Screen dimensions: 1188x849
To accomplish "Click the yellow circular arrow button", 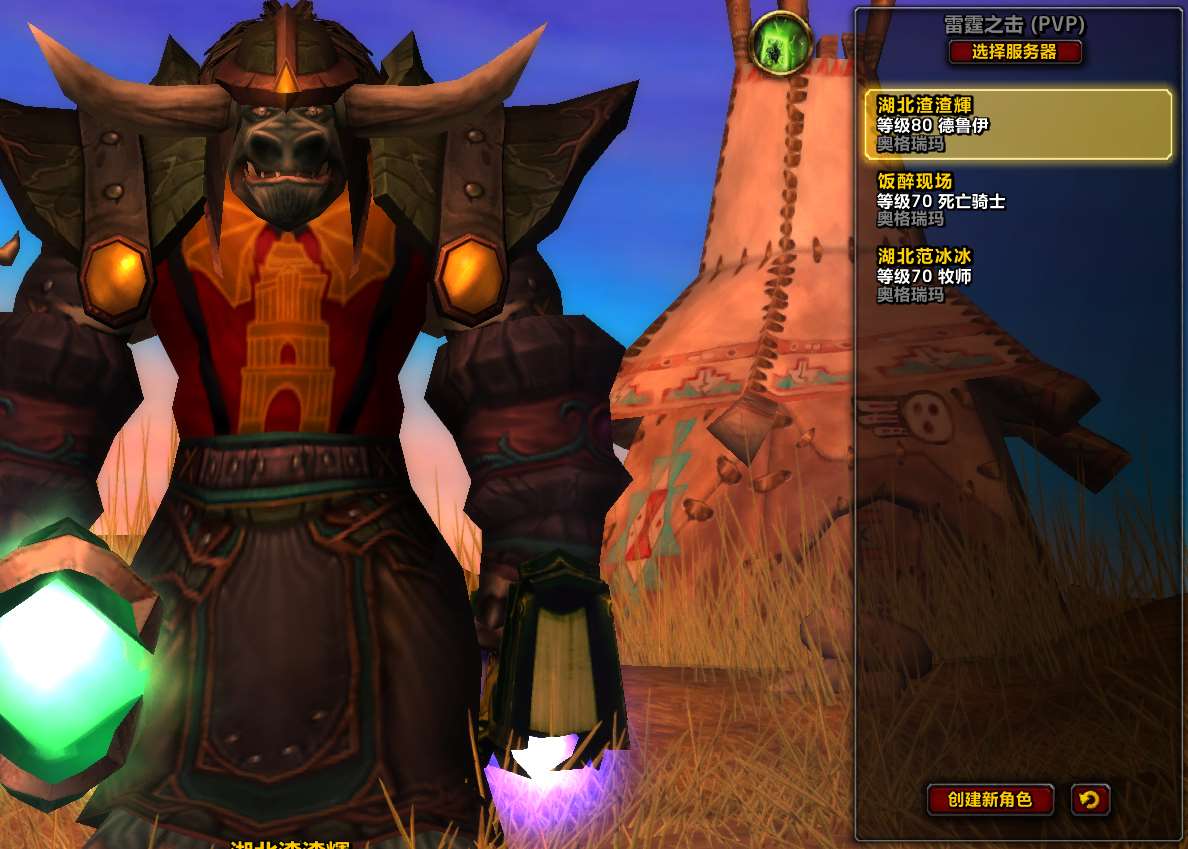I will click(1090, 799).
